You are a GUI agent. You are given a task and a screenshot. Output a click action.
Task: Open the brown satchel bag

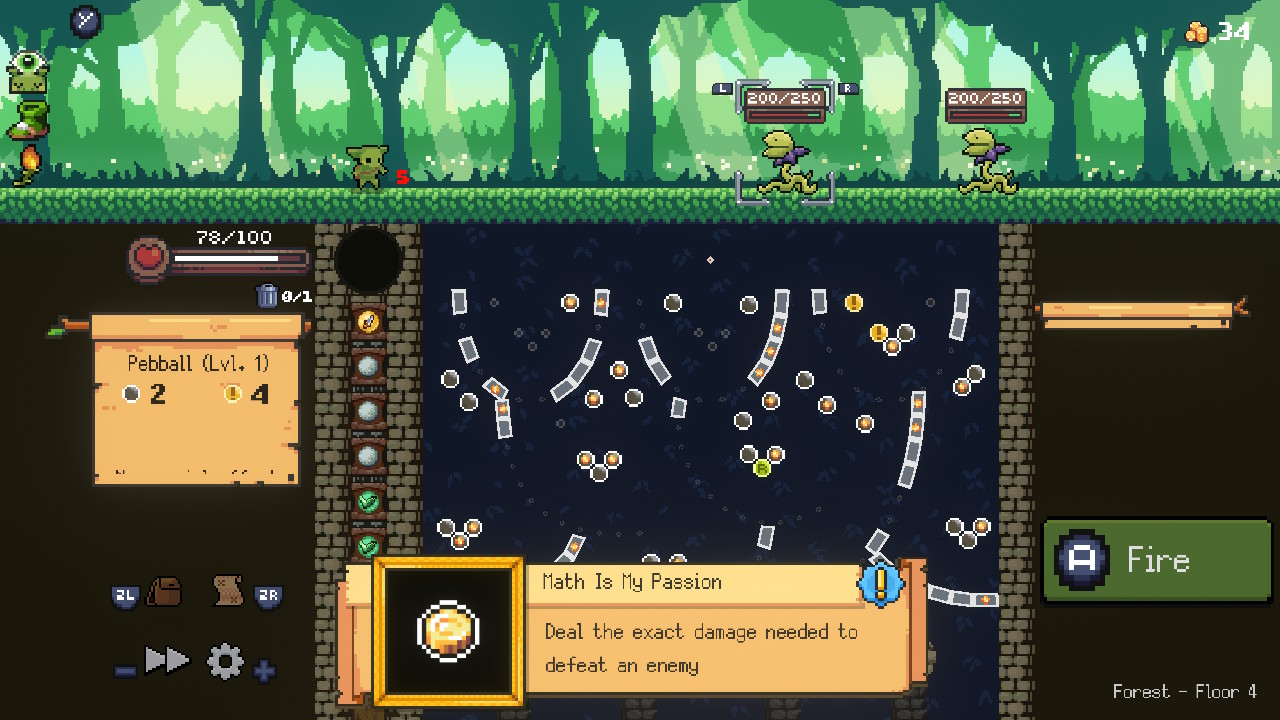pyautogui.click(x=164, y=593)
